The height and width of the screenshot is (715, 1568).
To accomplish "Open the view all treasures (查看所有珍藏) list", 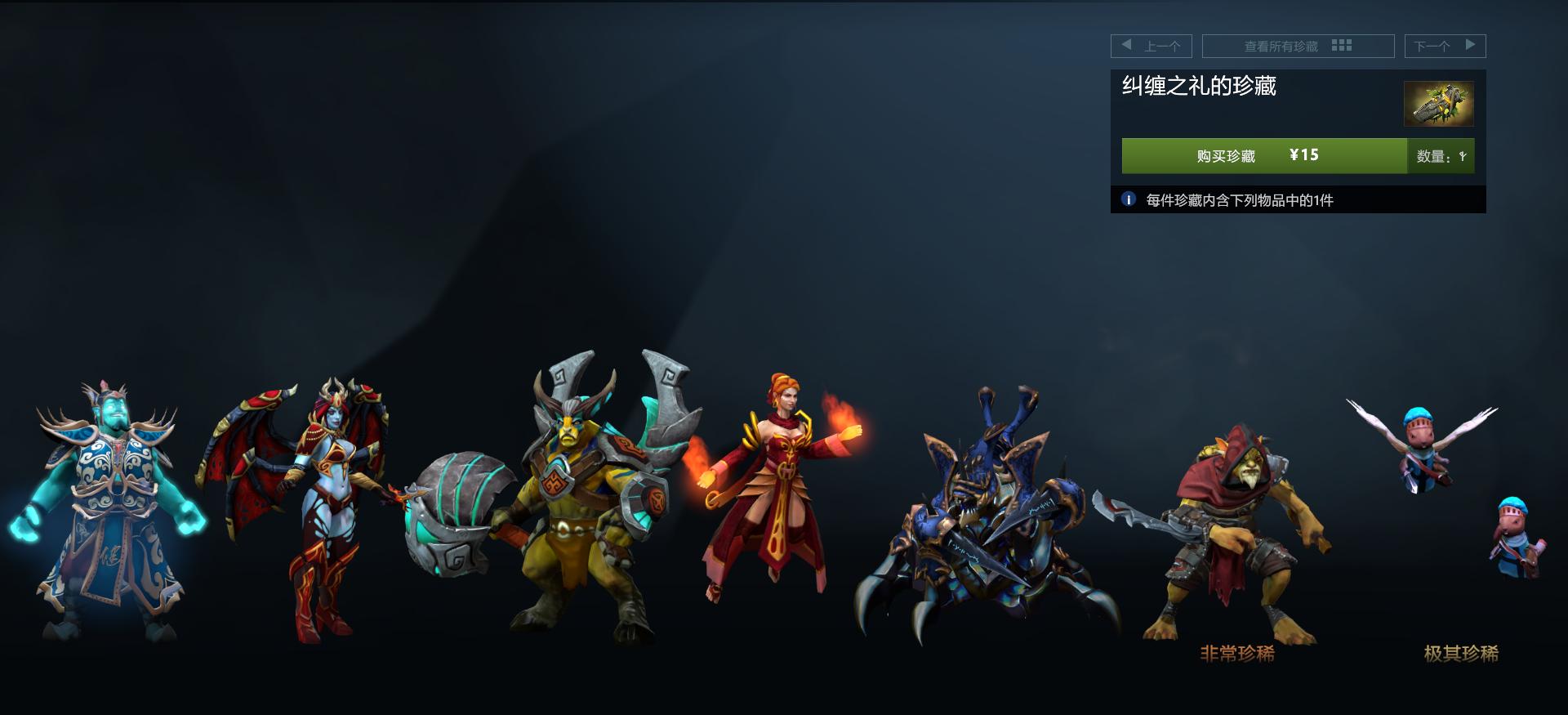I will click(x=1297, y=46).
